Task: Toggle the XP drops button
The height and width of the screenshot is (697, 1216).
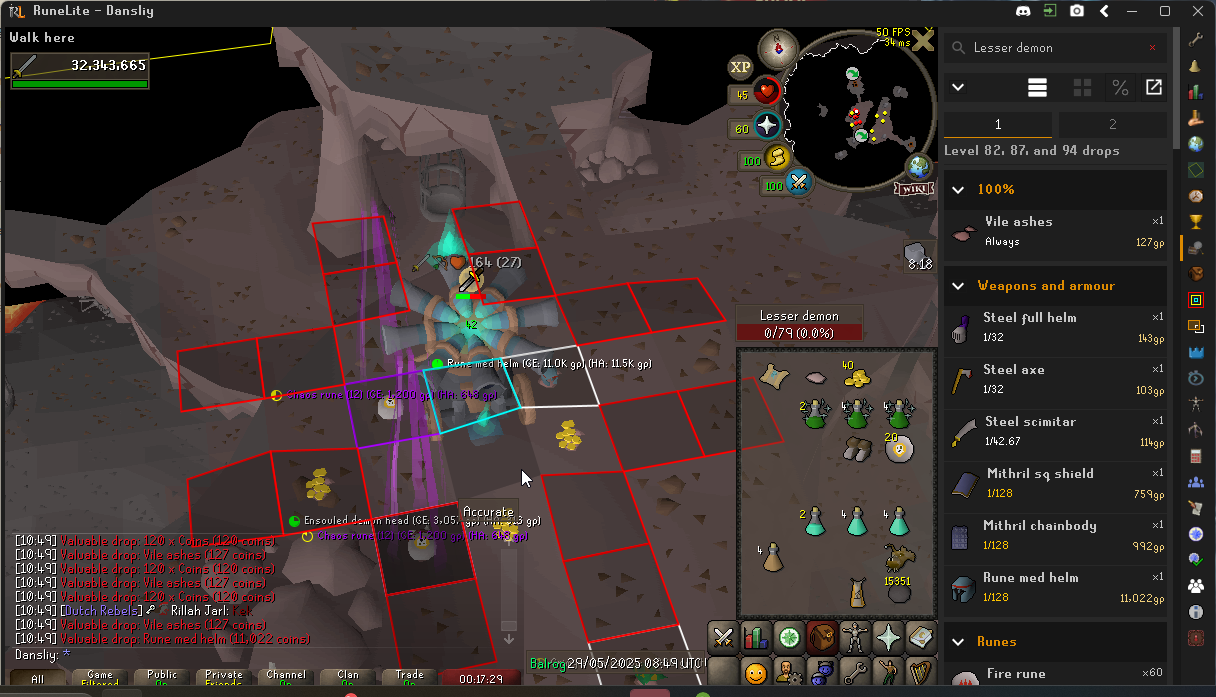Action: click(740, 67)
